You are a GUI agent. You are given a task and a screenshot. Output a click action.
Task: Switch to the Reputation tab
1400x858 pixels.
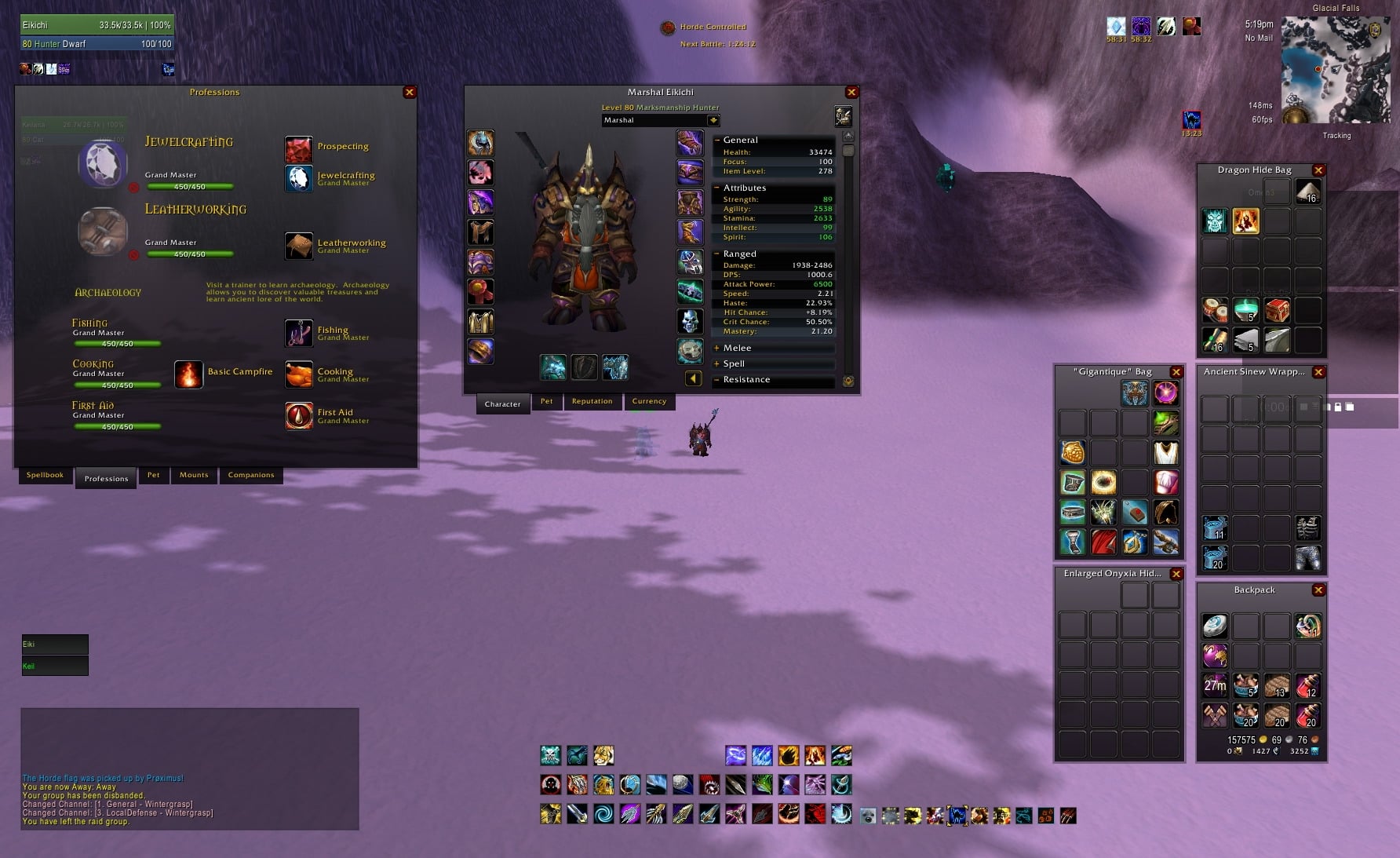tap(592, 401)
